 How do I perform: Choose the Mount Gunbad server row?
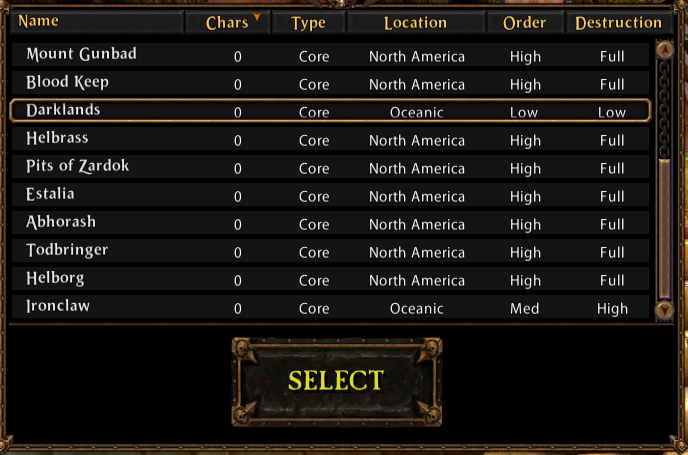330,56
